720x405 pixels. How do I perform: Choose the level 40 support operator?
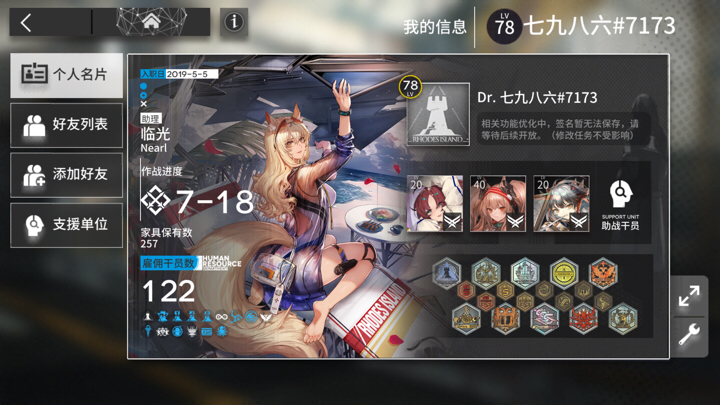[497, 204]
